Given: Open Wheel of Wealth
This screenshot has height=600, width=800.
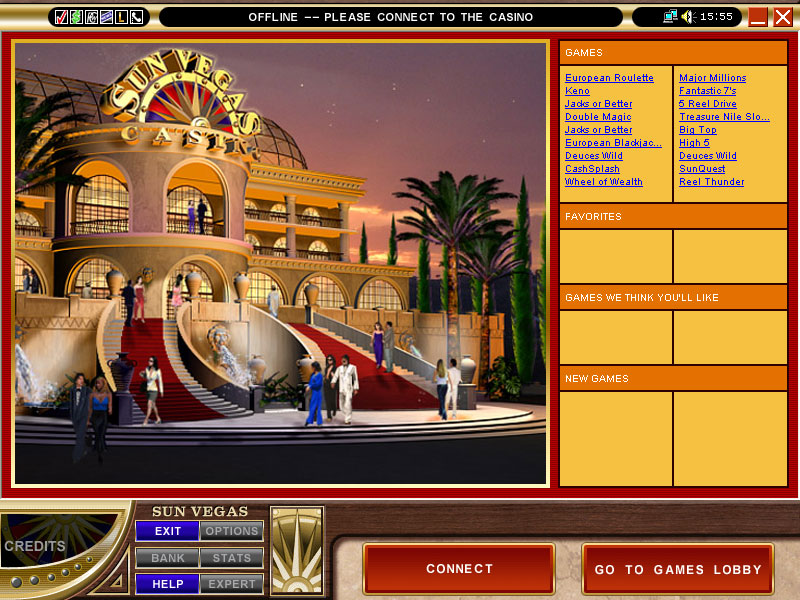Looking at the screenshot, I should (604, 182).
